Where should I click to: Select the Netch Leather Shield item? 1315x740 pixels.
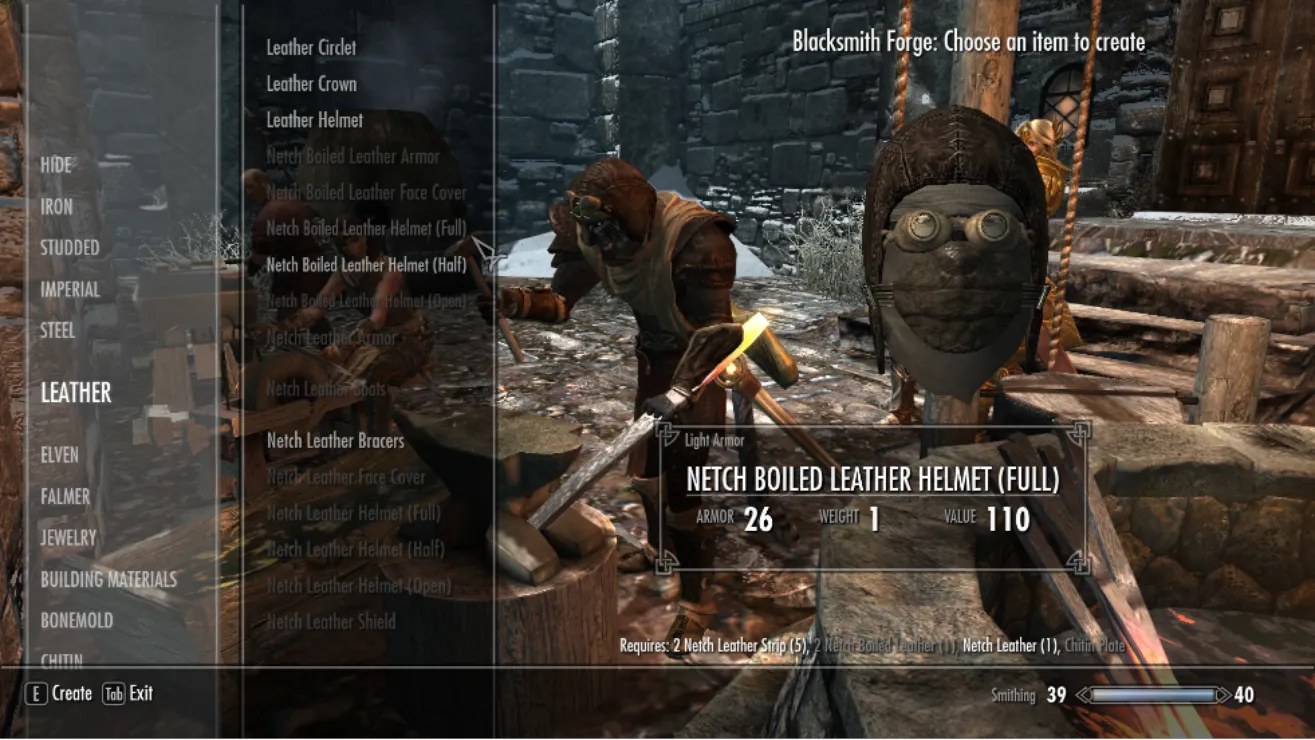pos(331,622)
